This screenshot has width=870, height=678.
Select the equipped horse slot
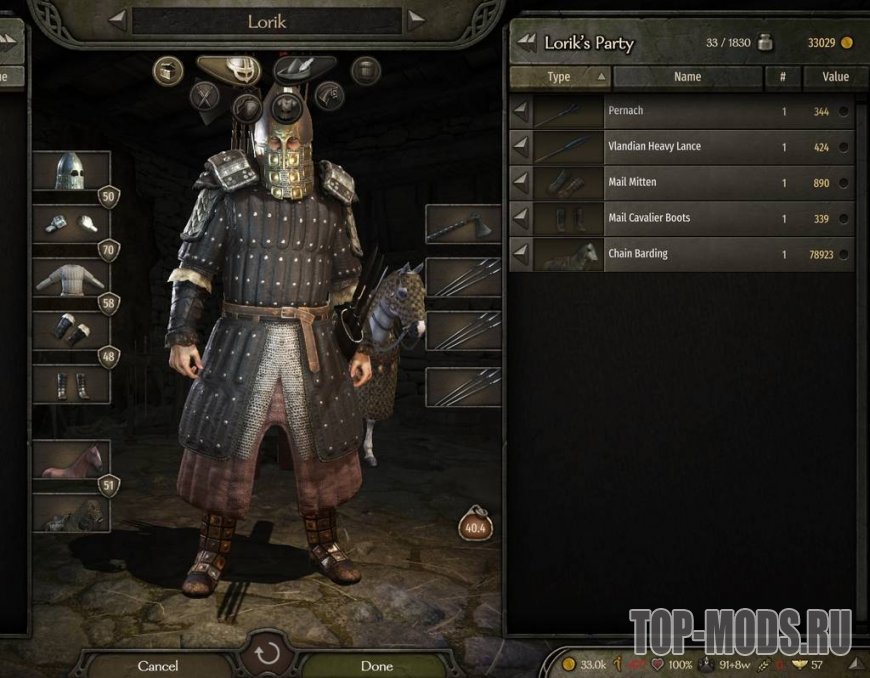[72, 460]
